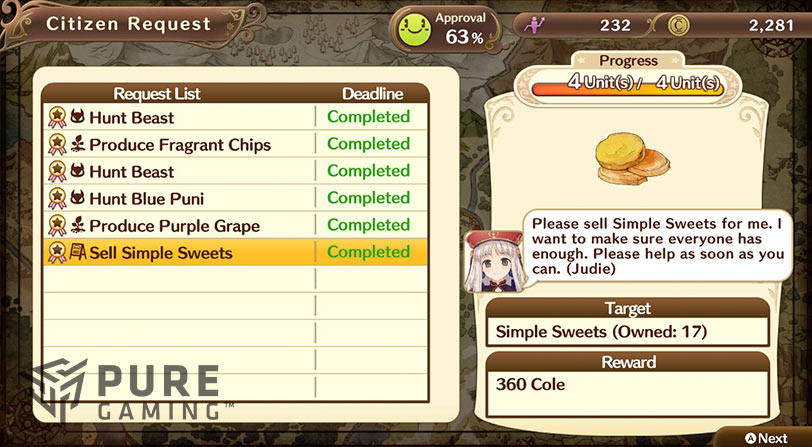Click the Request List column header

point(157,94)
